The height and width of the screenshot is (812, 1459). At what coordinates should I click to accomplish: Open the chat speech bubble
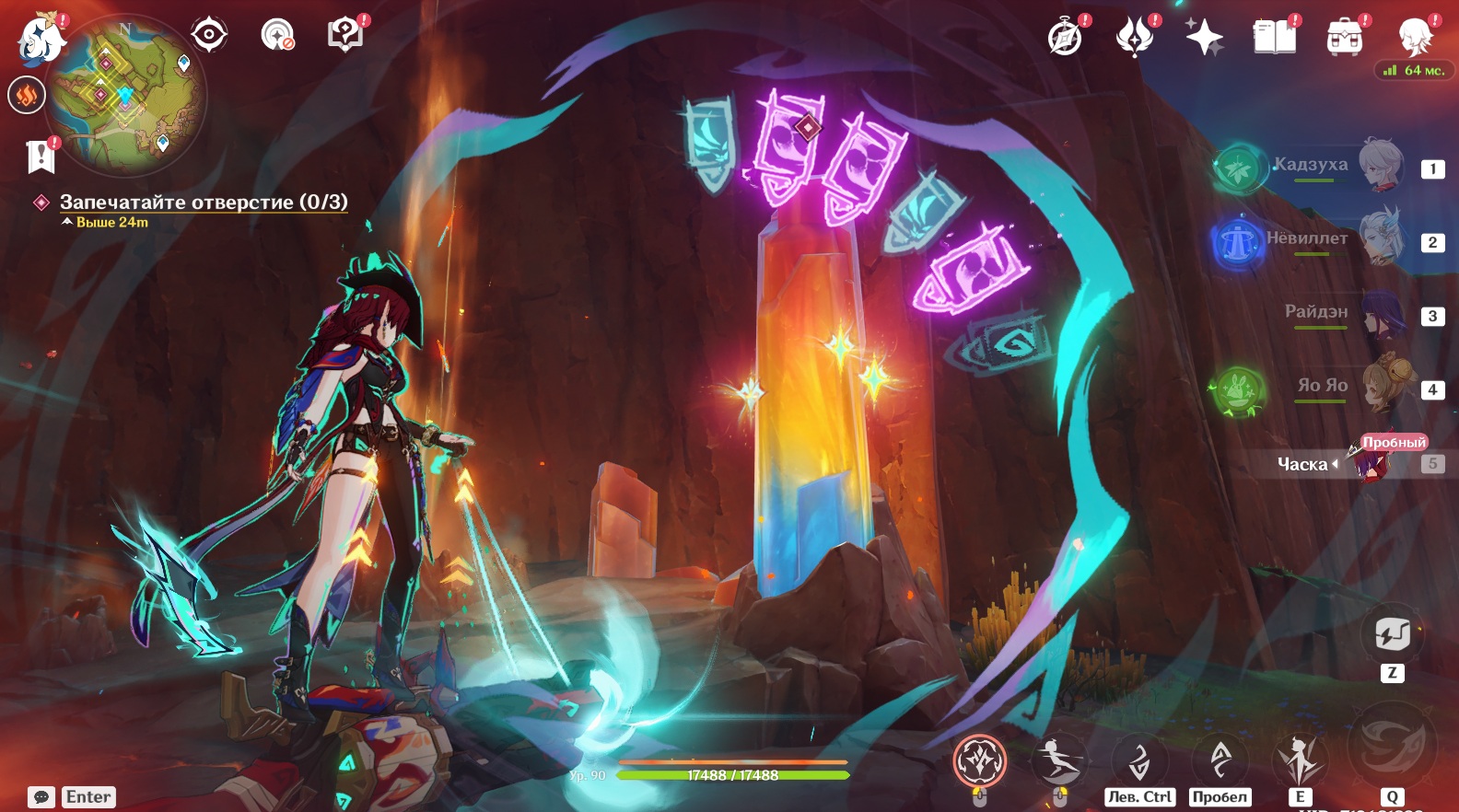click(x=41, y=797)
